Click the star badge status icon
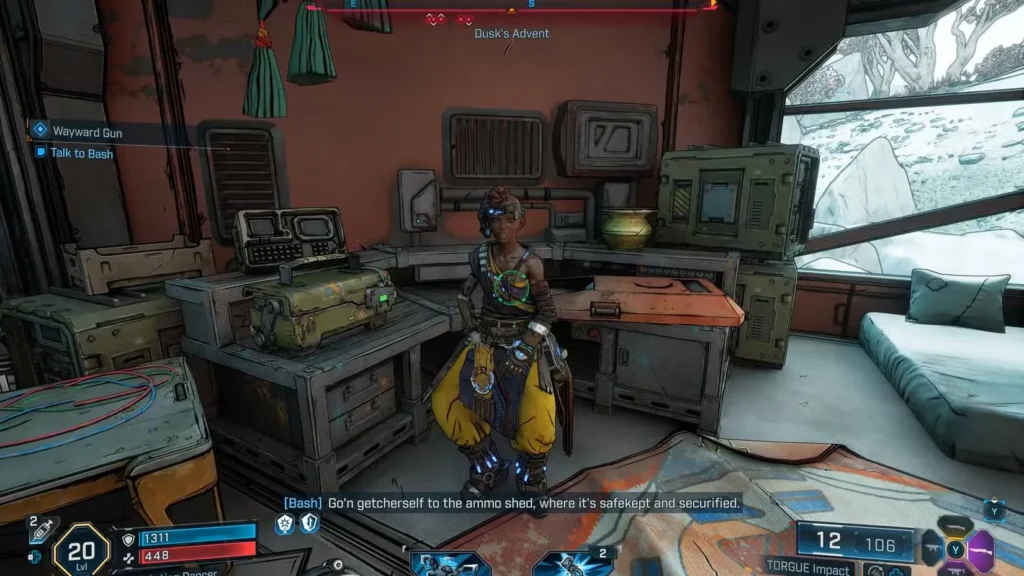1024x576 pixels. [x=285, y=524]
